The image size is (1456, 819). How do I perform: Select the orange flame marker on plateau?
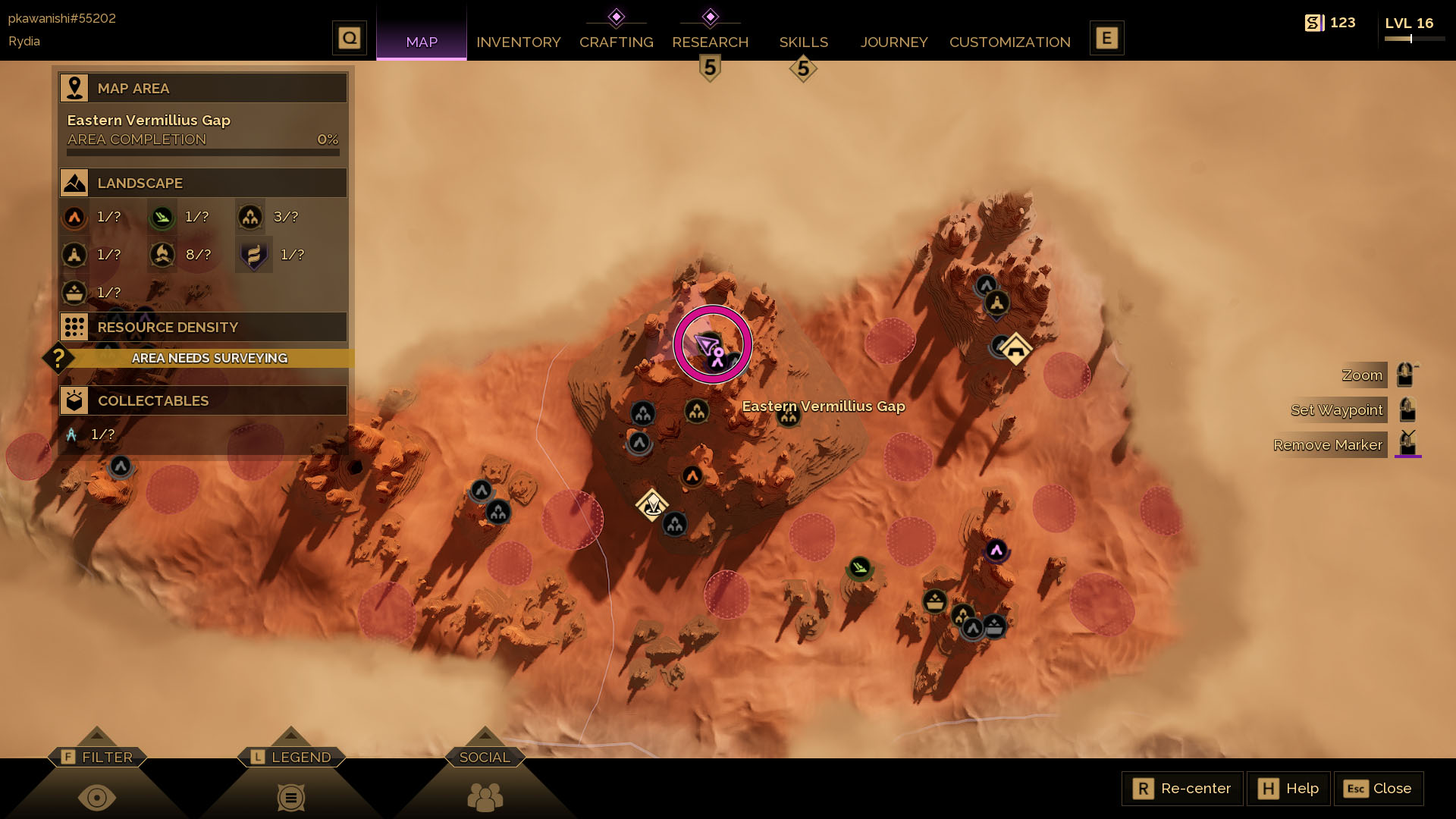click(x=692, y=476)
